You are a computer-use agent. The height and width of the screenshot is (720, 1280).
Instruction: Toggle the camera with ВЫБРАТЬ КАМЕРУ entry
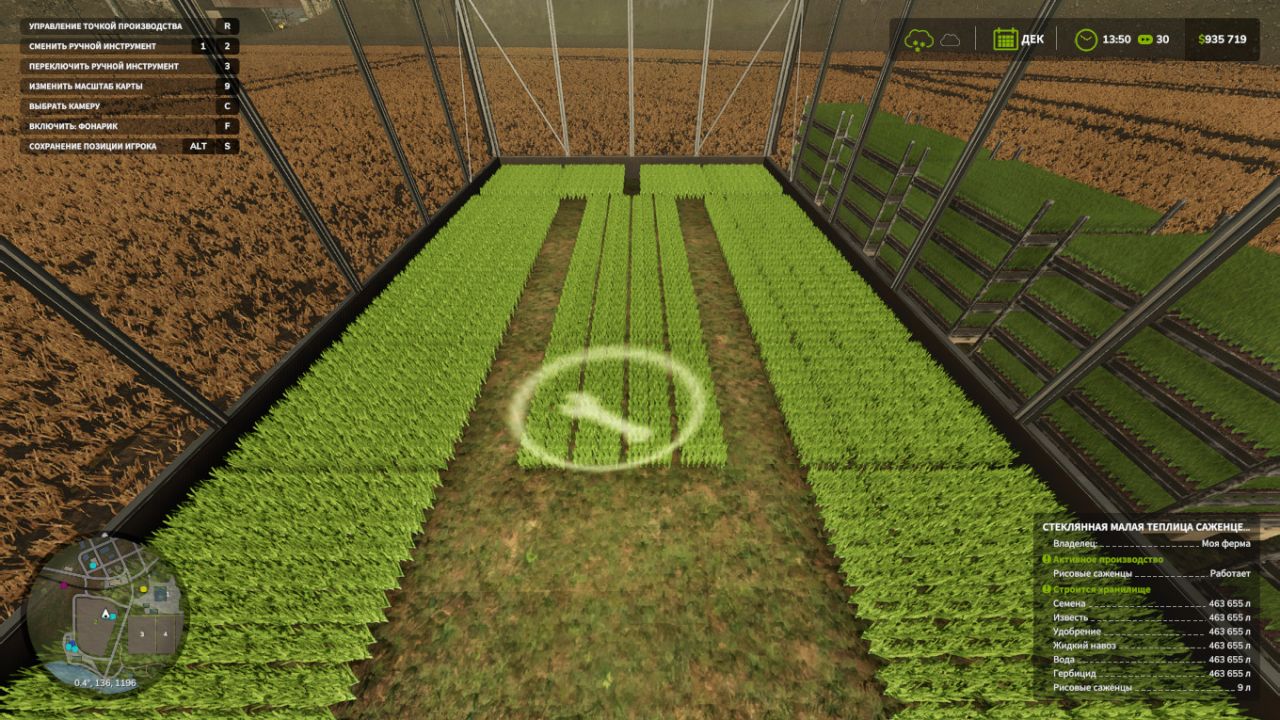click(62, 107)
